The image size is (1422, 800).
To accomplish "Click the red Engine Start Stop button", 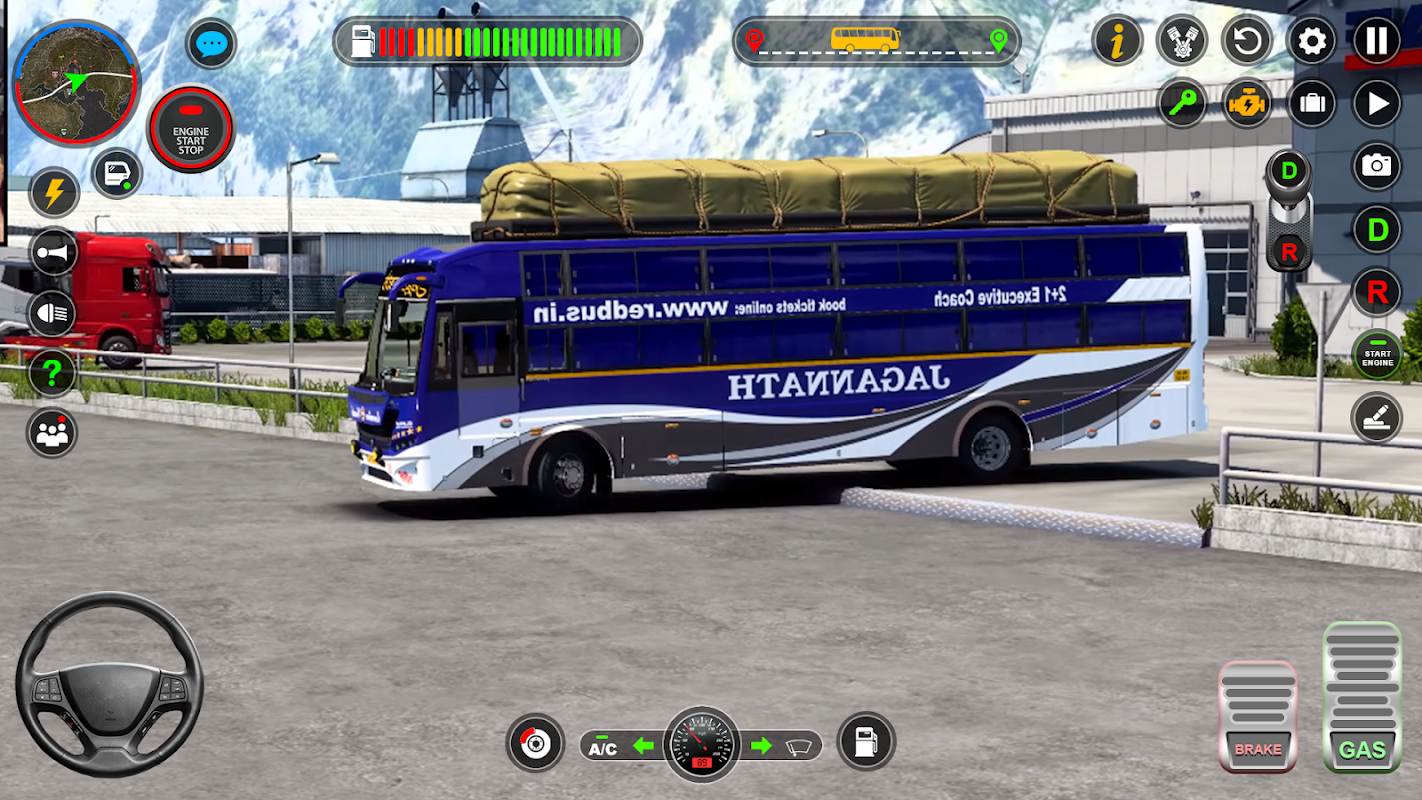I will 191,130.
